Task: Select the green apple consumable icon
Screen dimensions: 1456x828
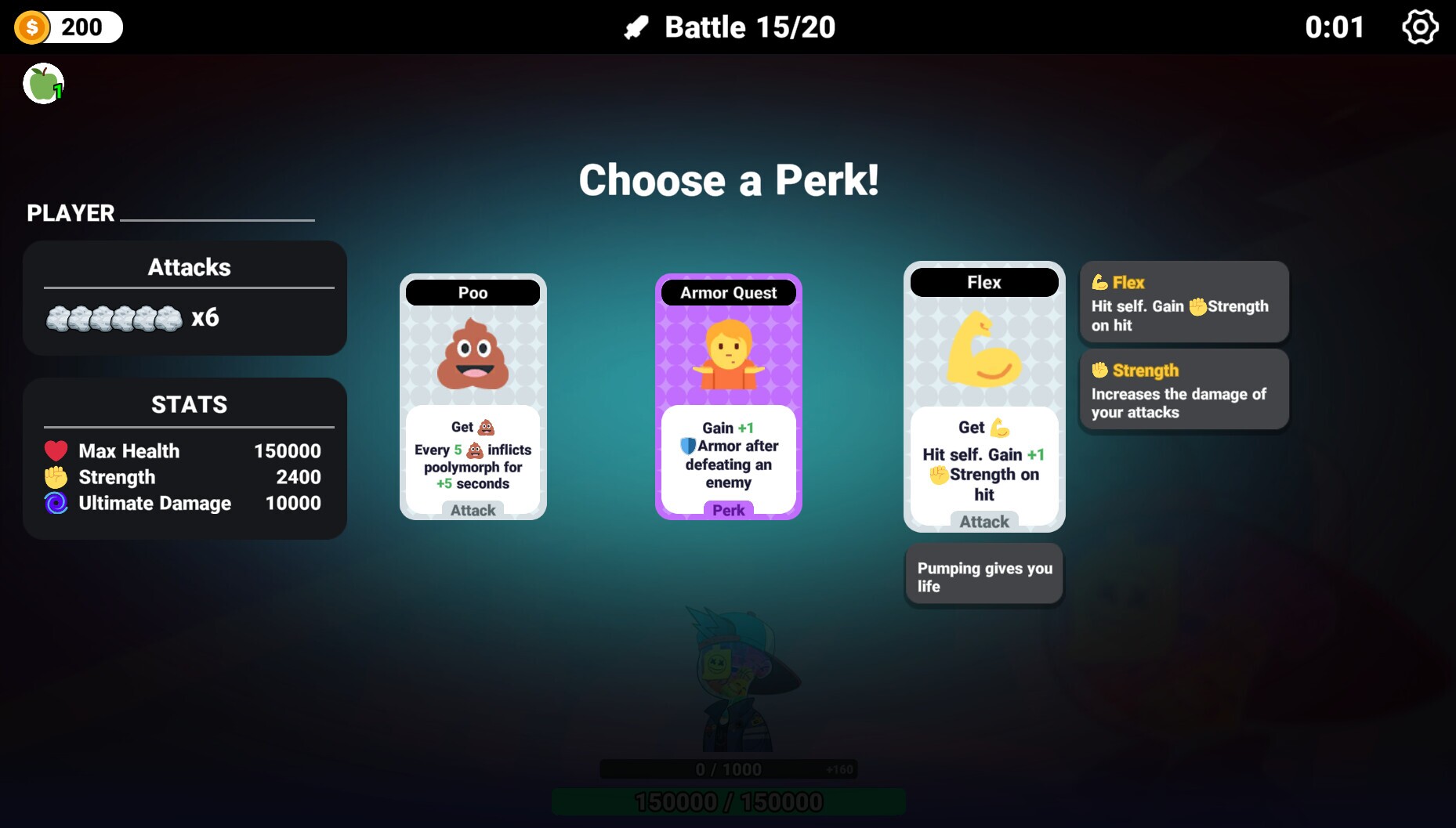Action: (43, 82)
